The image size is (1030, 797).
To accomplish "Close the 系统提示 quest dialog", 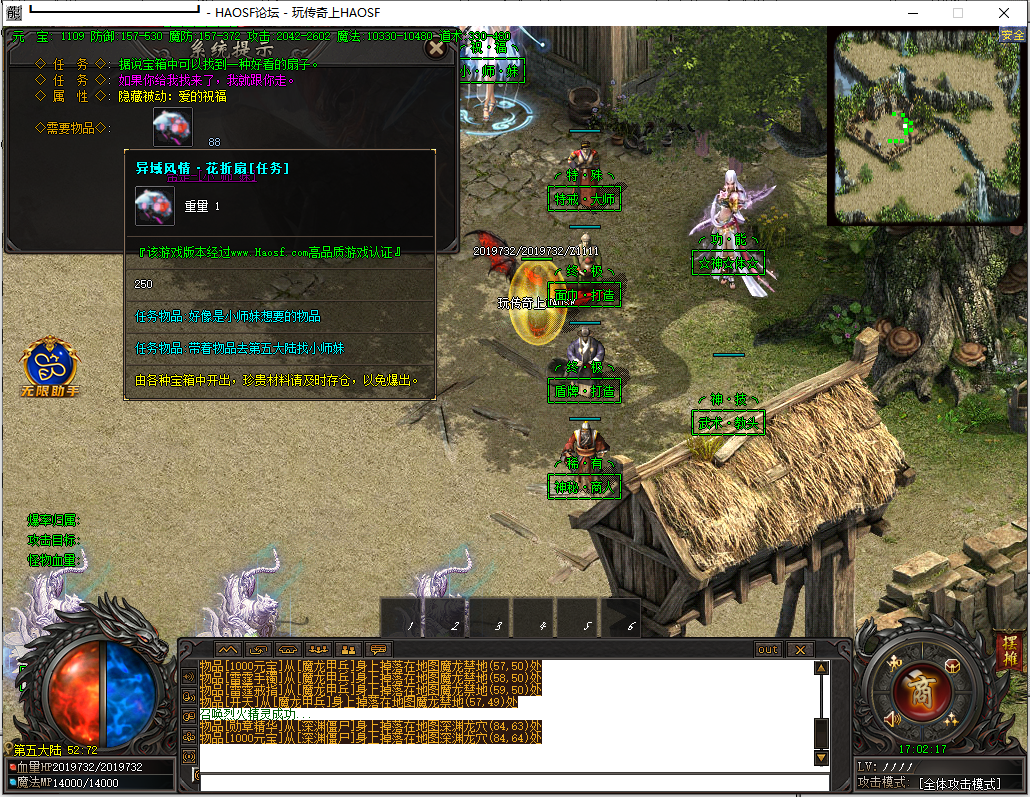I will click(x=436, y=46).
